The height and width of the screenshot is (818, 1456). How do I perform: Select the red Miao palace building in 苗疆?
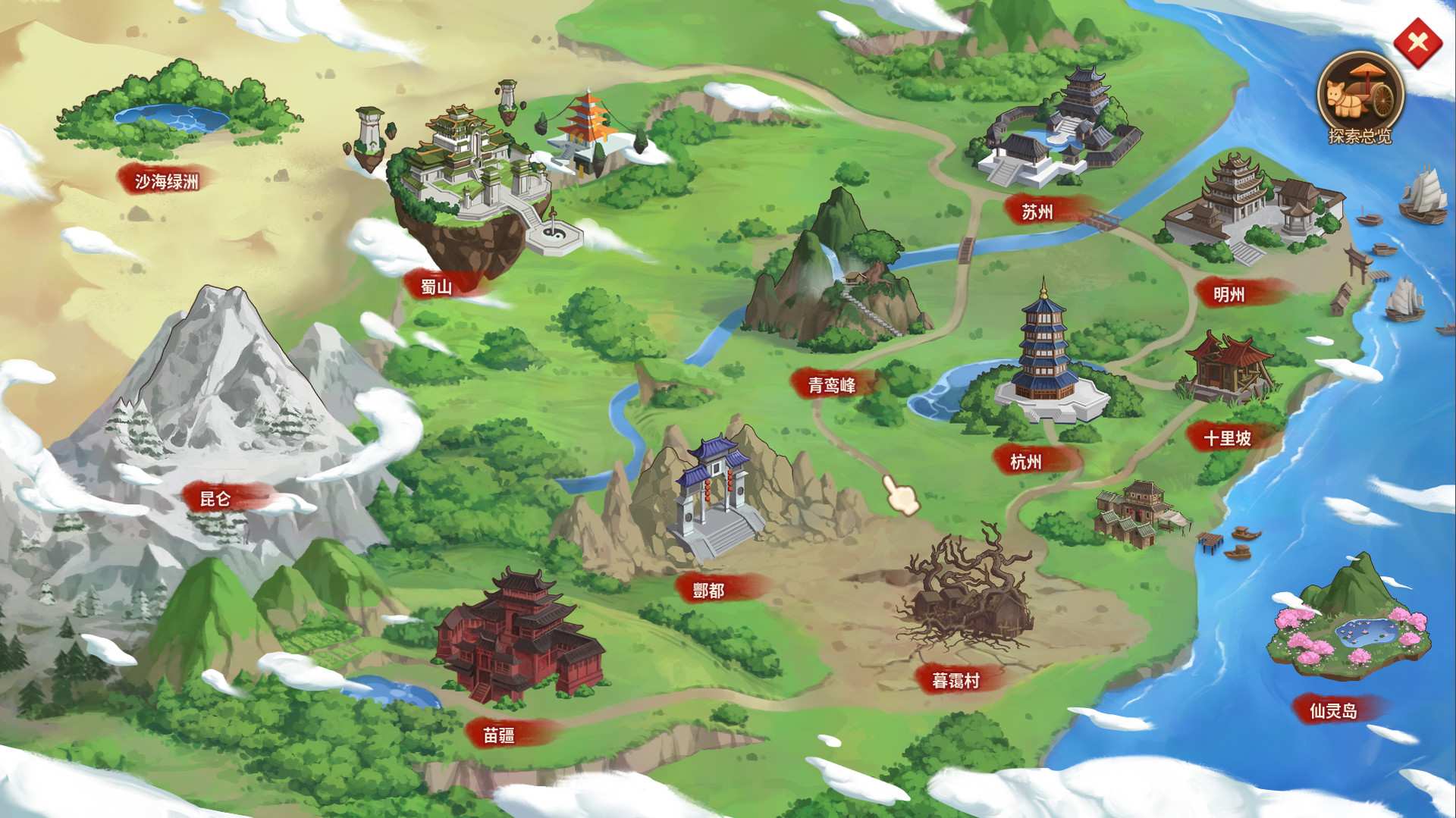coord(516,637)
